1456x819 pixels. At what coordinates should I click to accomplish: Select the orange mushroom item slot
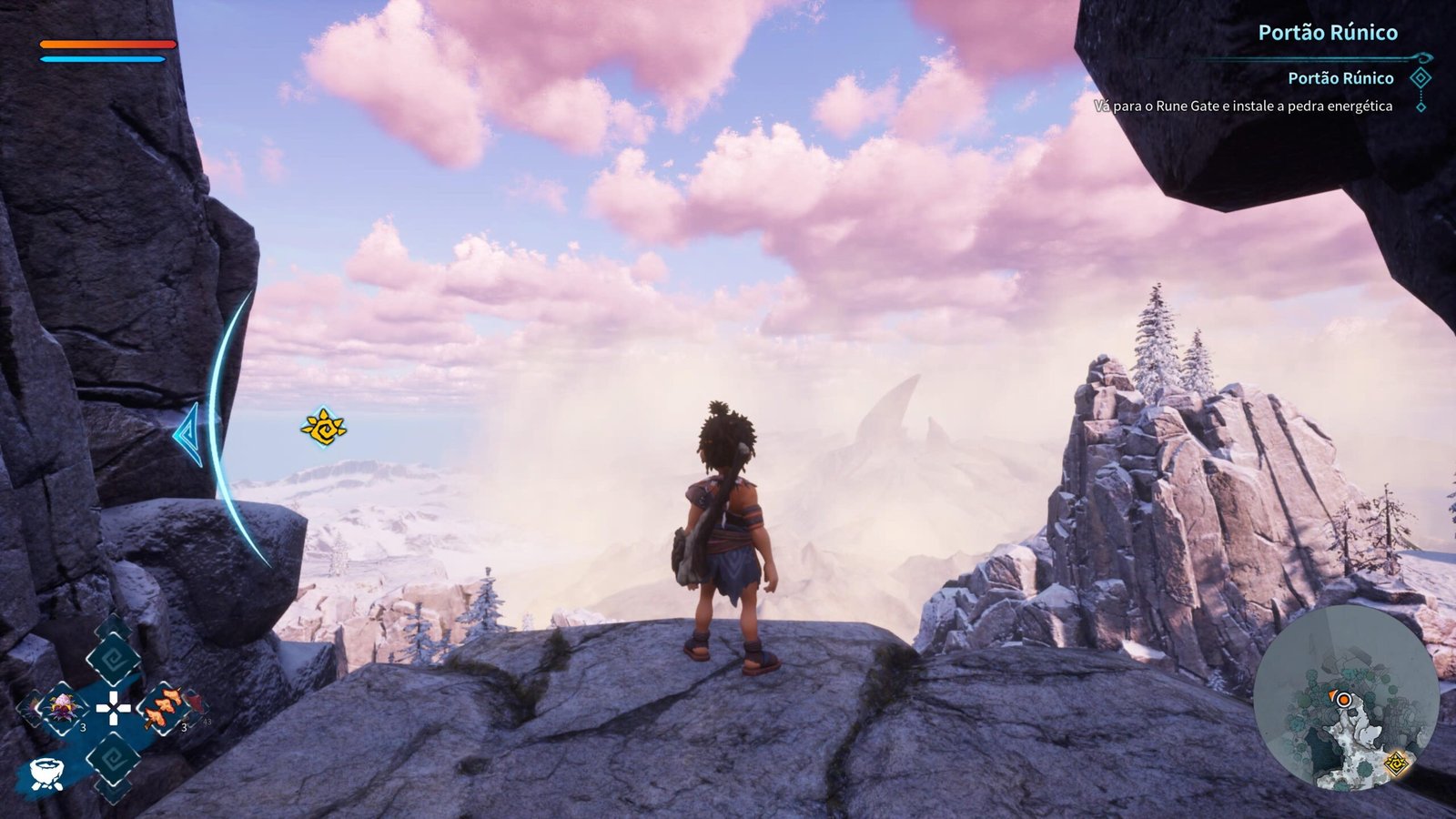tap(165, 706)
